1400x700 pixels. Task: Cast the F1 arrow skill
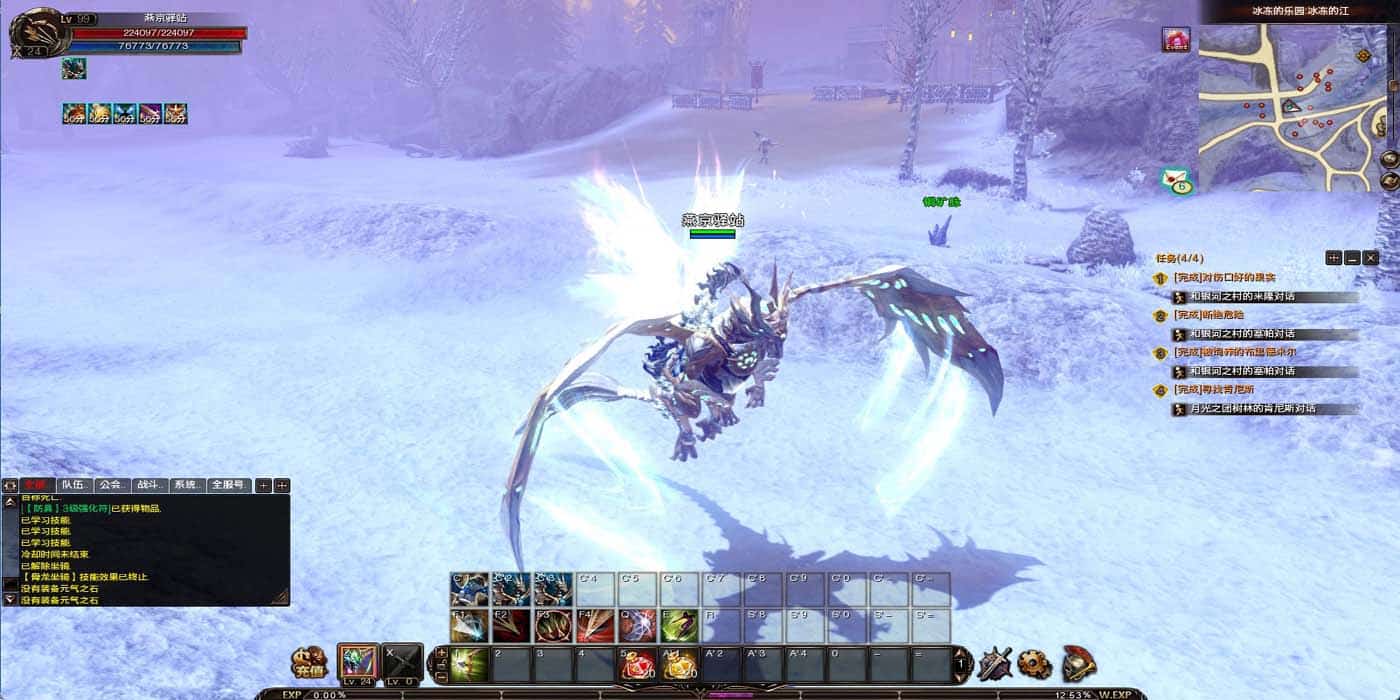(x=469, y=626)
